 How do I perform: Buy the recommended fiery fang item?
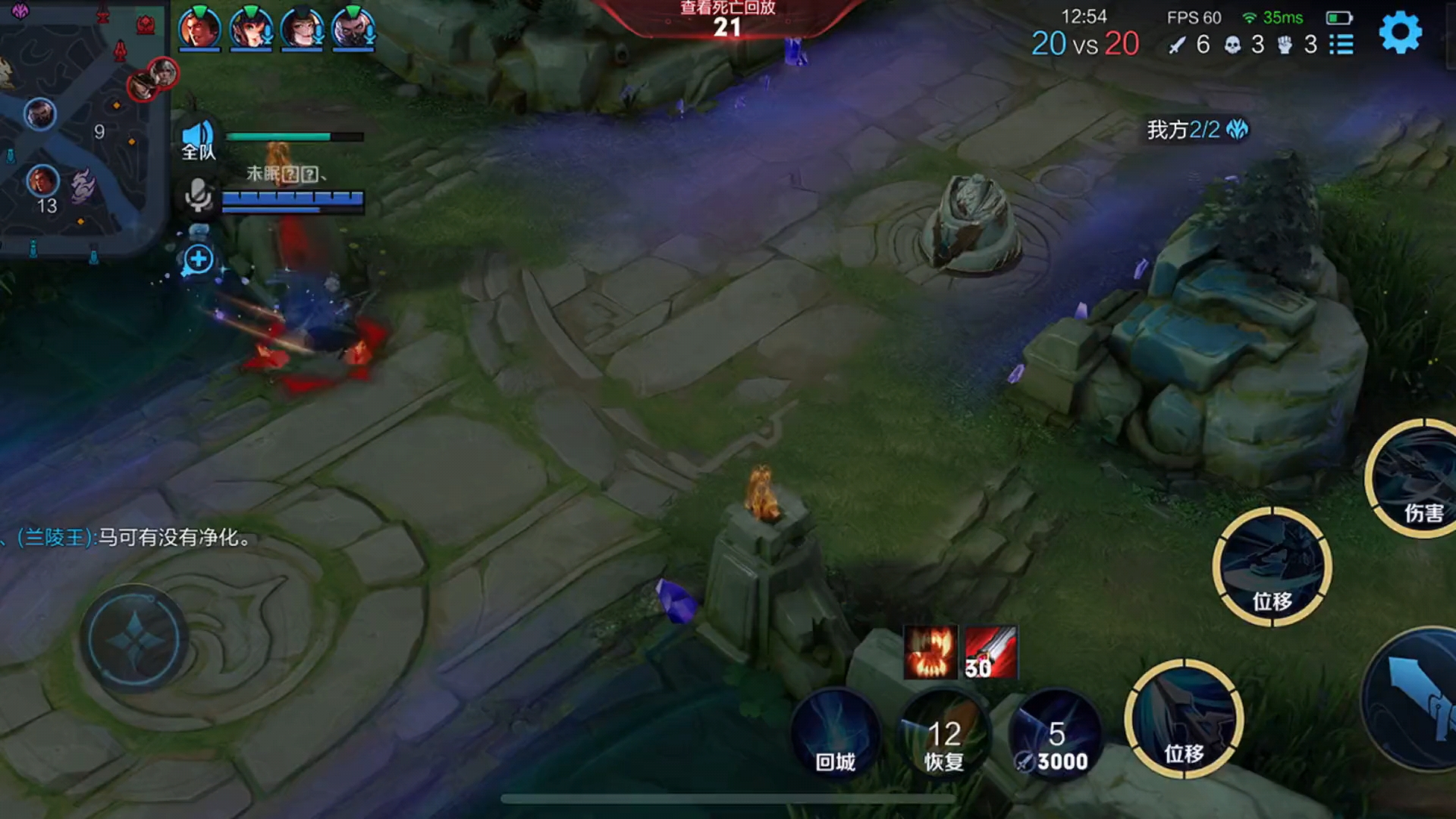tap(930, 652)
